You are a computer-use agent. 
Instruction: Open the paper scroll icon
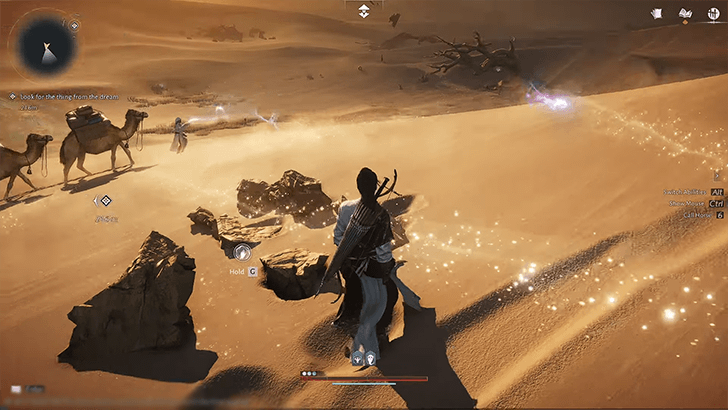point(656,13)
